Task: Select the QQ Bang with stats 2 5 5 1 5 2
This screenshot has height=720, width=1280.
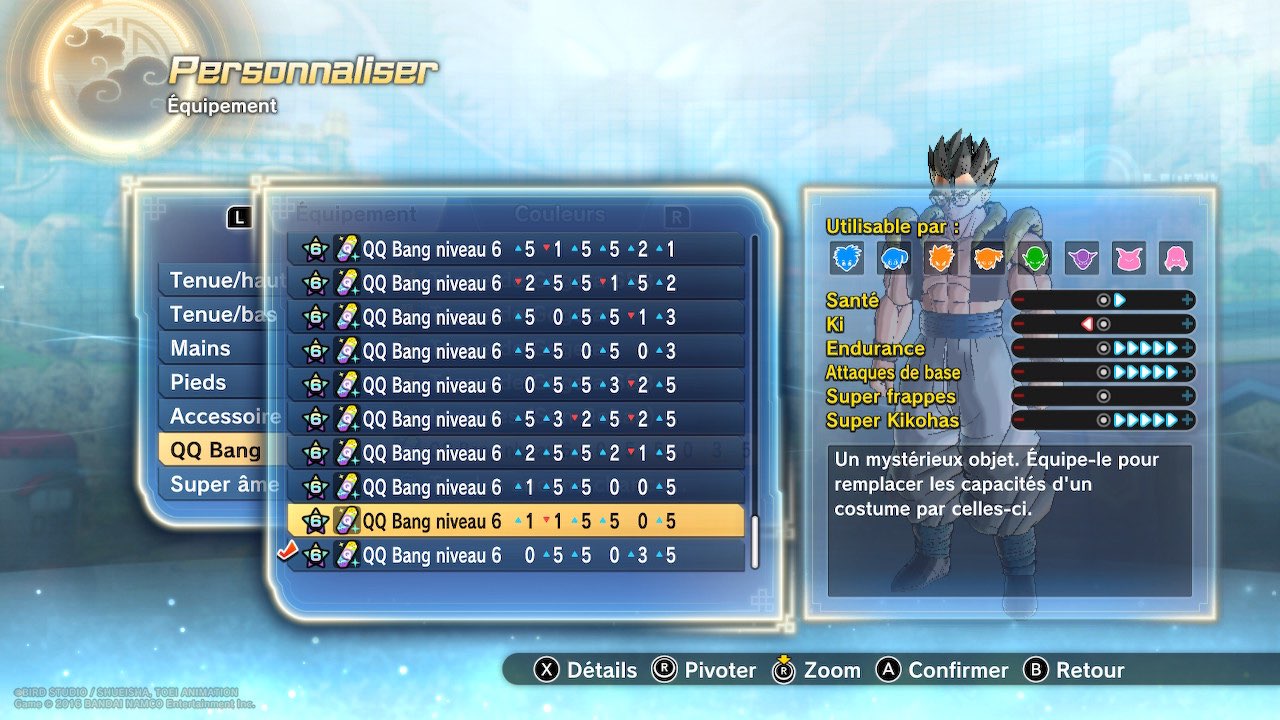Action: point(515,284)
